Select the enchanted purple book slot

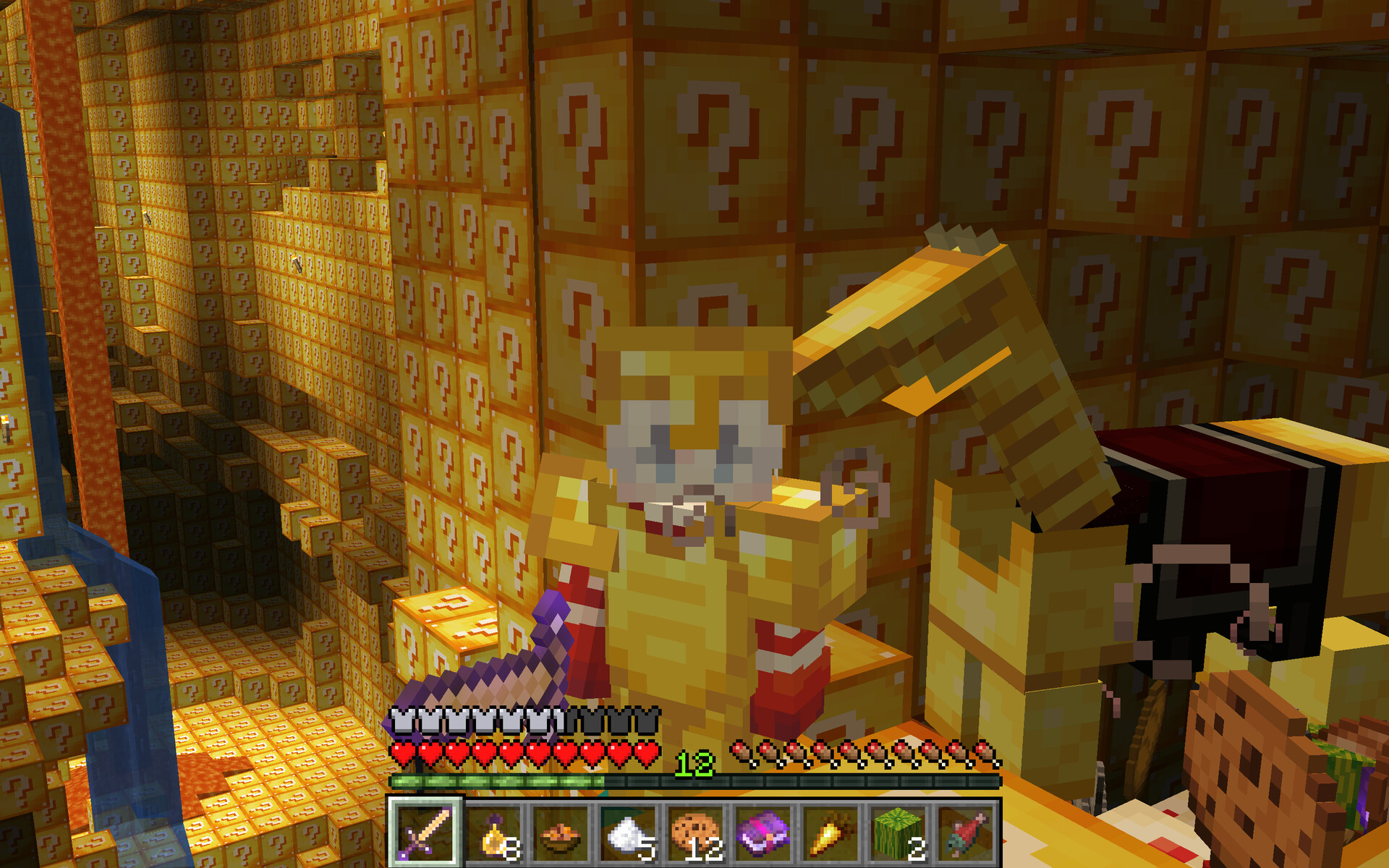(x=763, y=832)
